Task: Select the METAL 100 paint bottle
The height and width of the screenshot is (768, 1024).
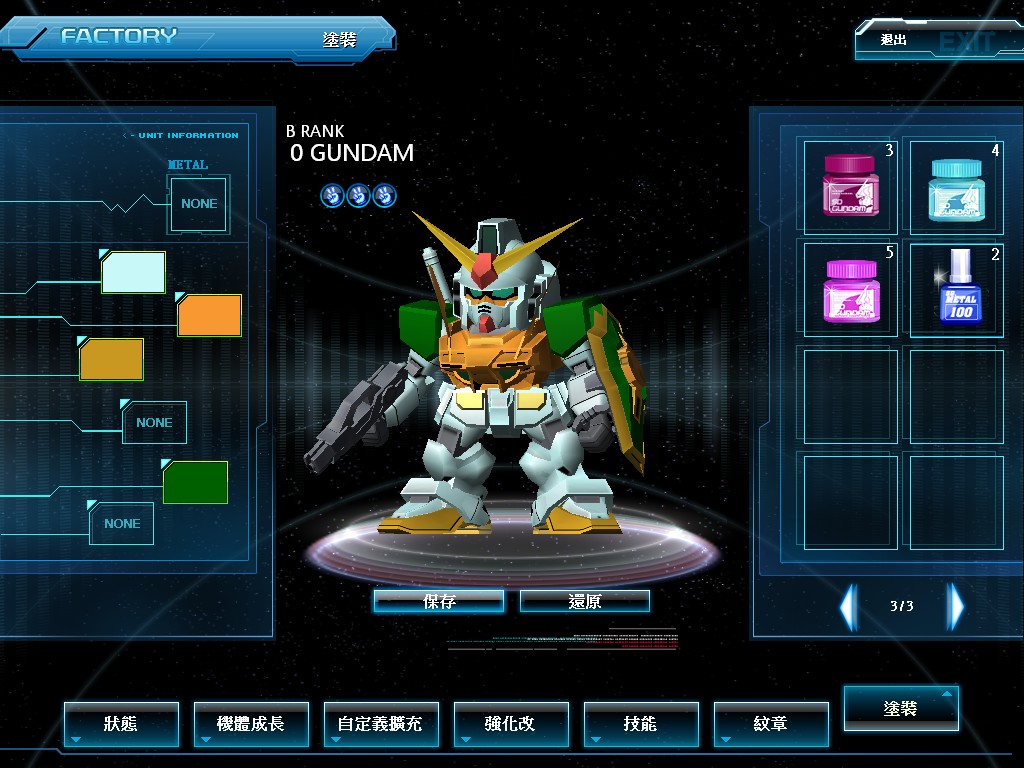Action: click(x=956, y=288)
